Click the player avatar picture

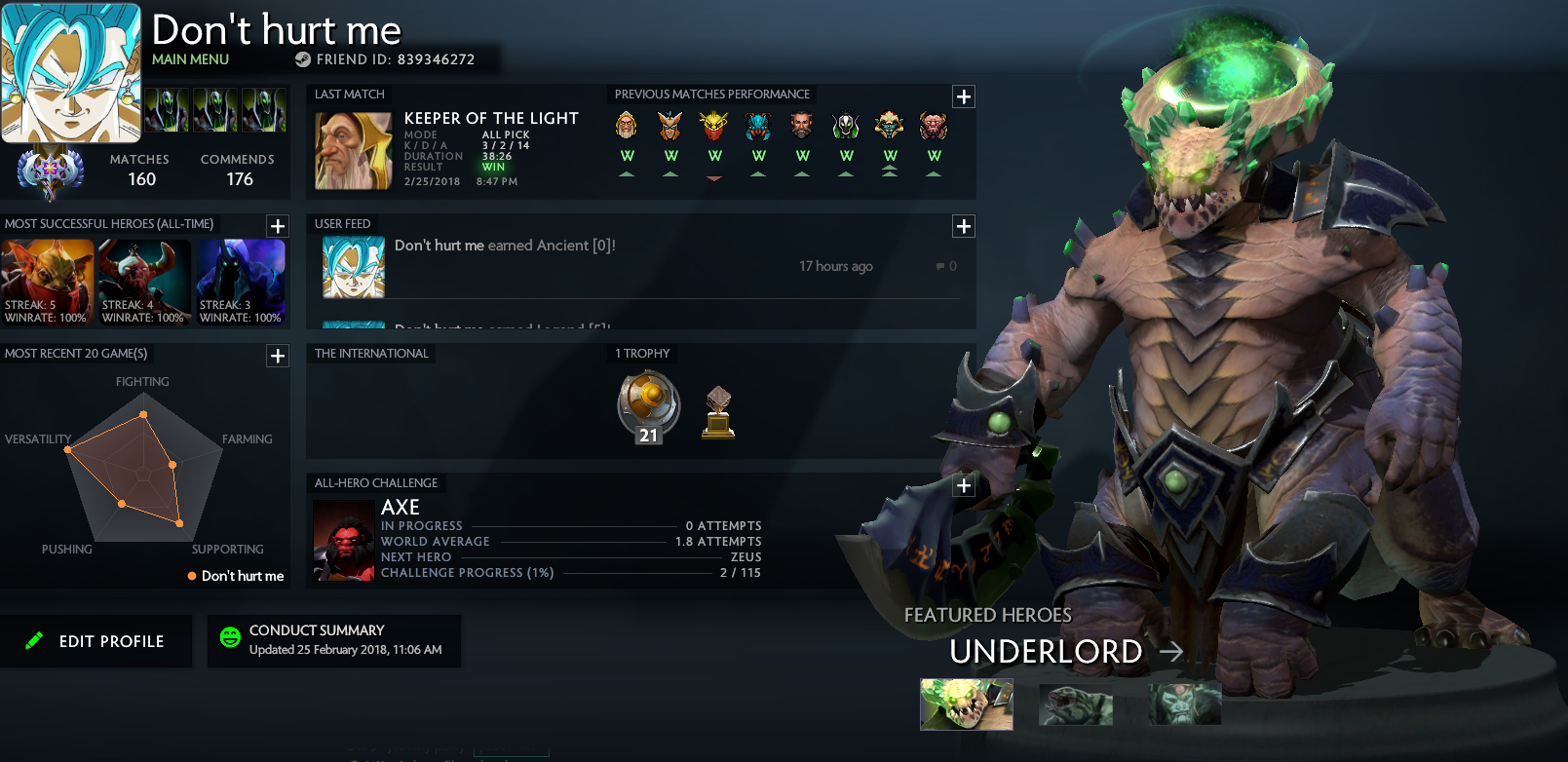coord(70,73)
